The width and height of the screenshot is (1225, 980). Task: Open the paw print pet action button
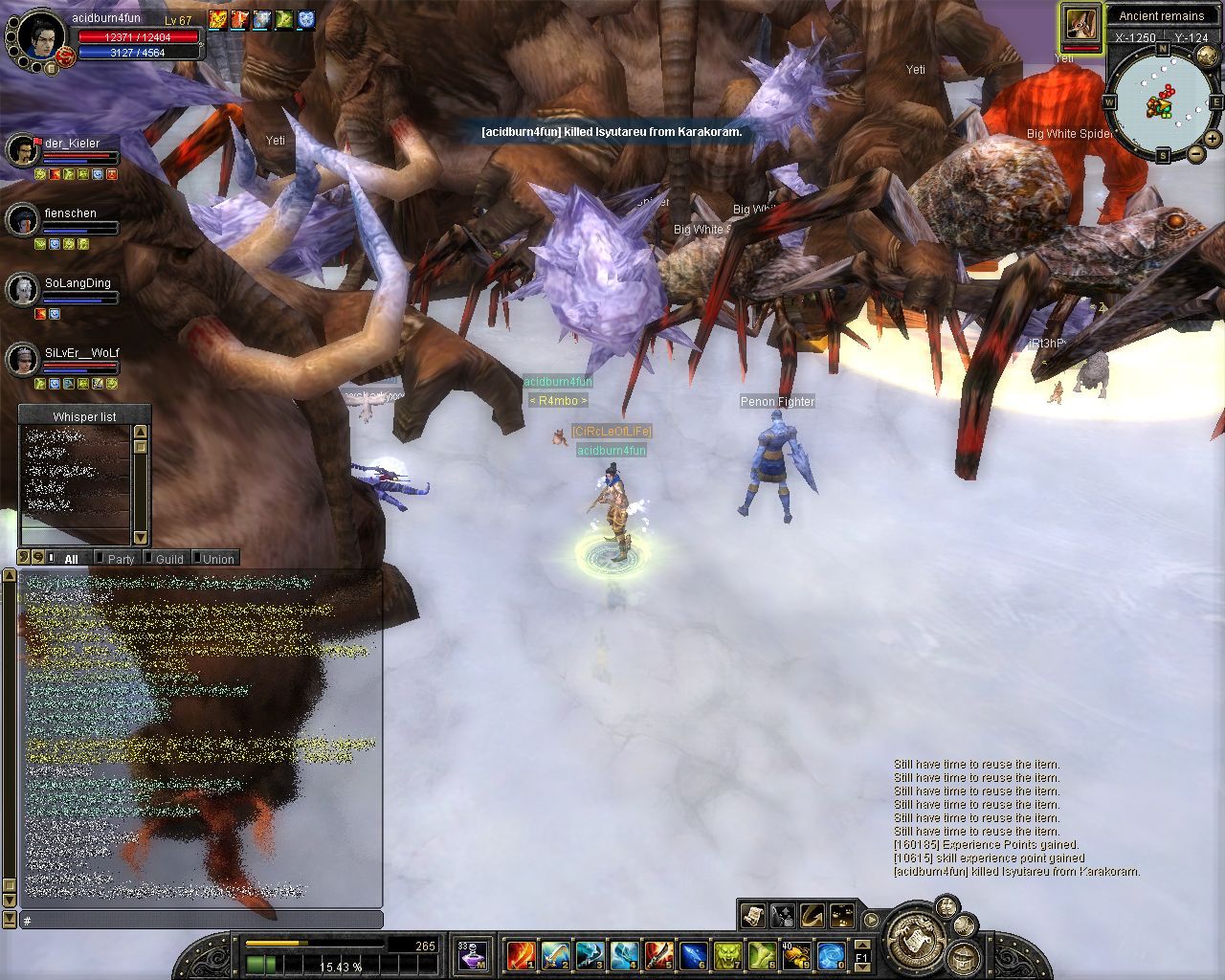pyautogui.click(x=841, y=916)
